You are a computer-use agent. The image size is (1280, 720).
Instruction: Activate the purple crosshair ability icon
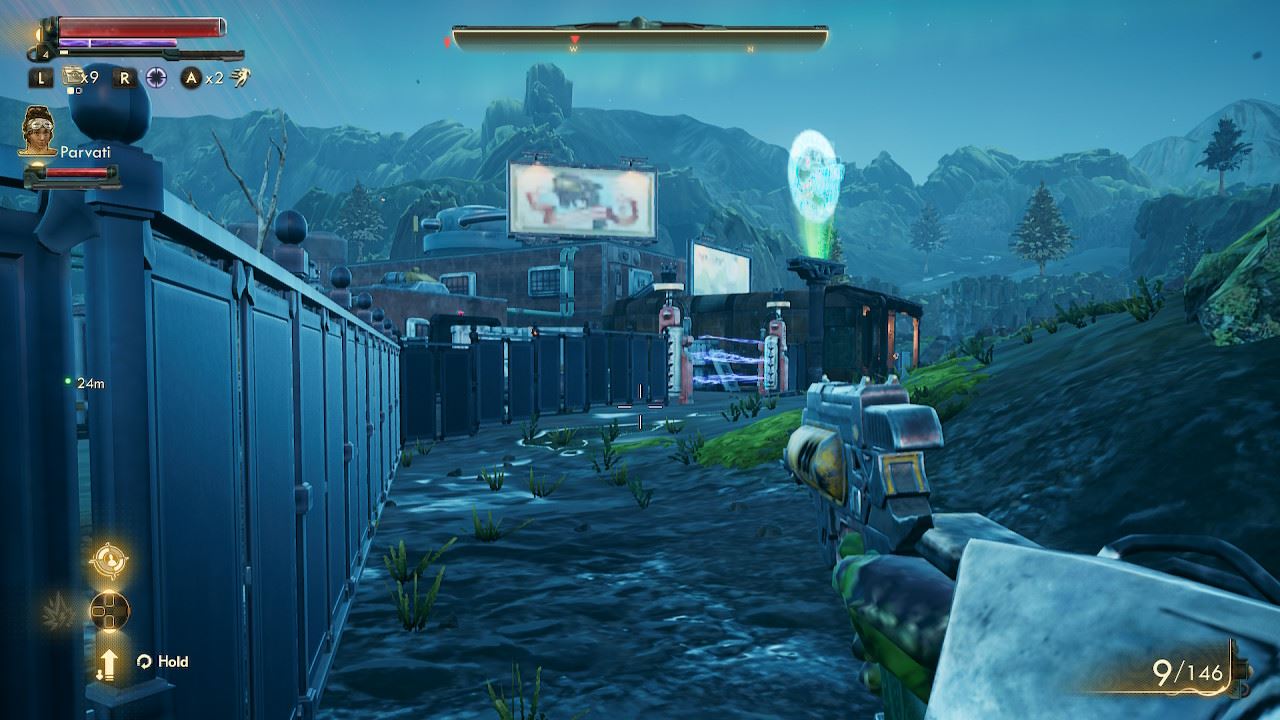(x=156, y=77)
